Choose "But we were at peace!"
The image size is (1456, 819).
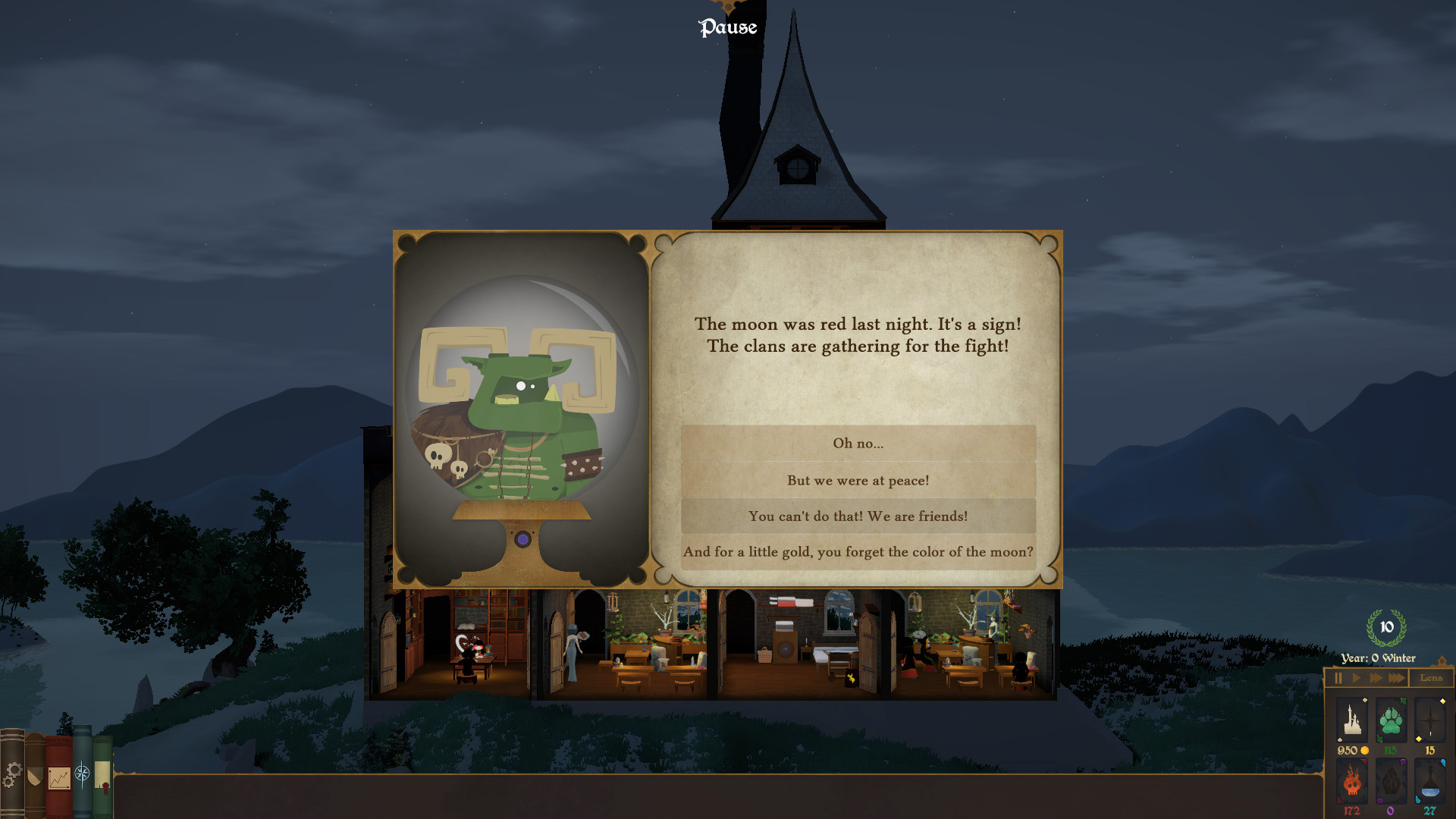(x=858, y=480)
